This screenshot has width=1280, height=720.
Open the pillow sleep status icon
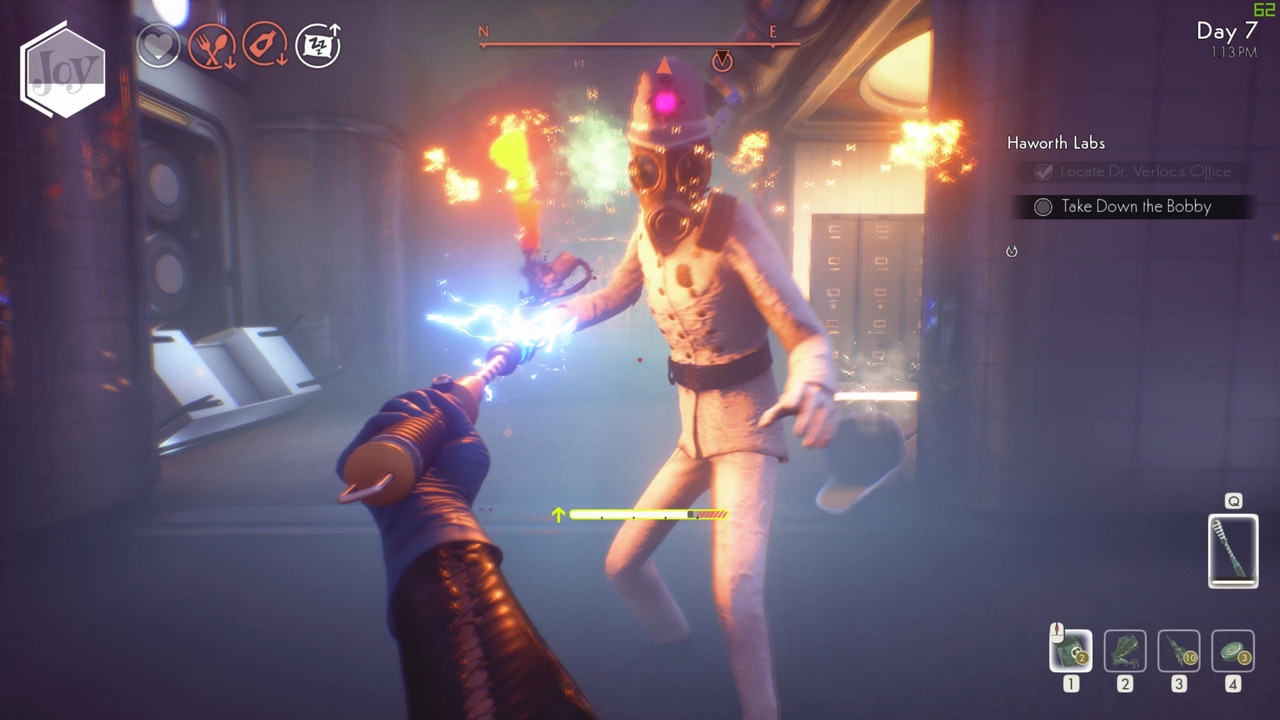pyautogui.click(x=318, y=46)
